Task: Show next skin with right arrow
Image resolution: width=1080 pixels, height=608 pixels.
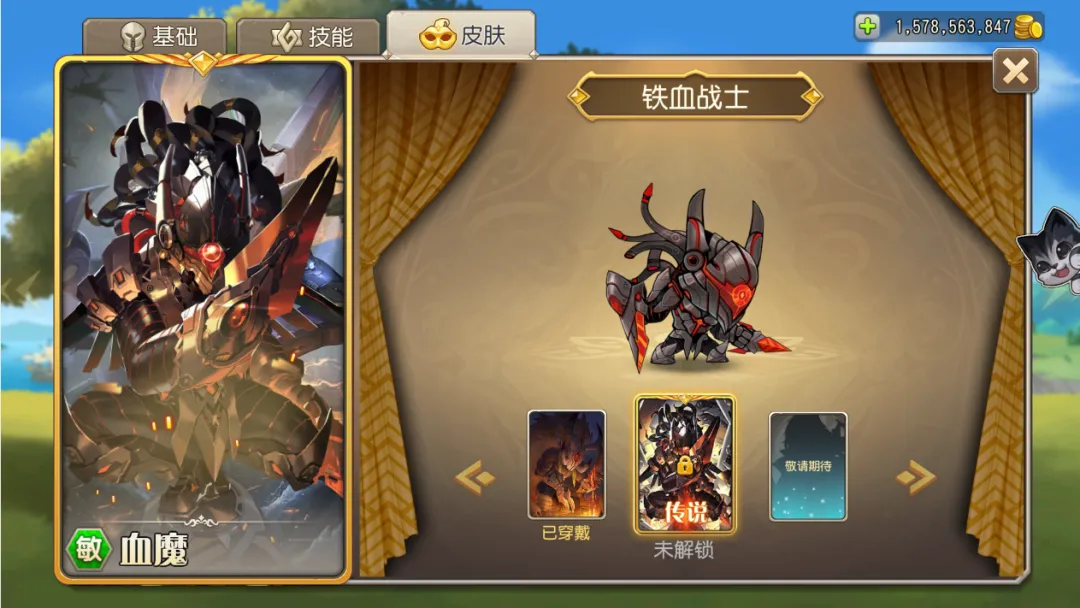Action: coord(915,478)
